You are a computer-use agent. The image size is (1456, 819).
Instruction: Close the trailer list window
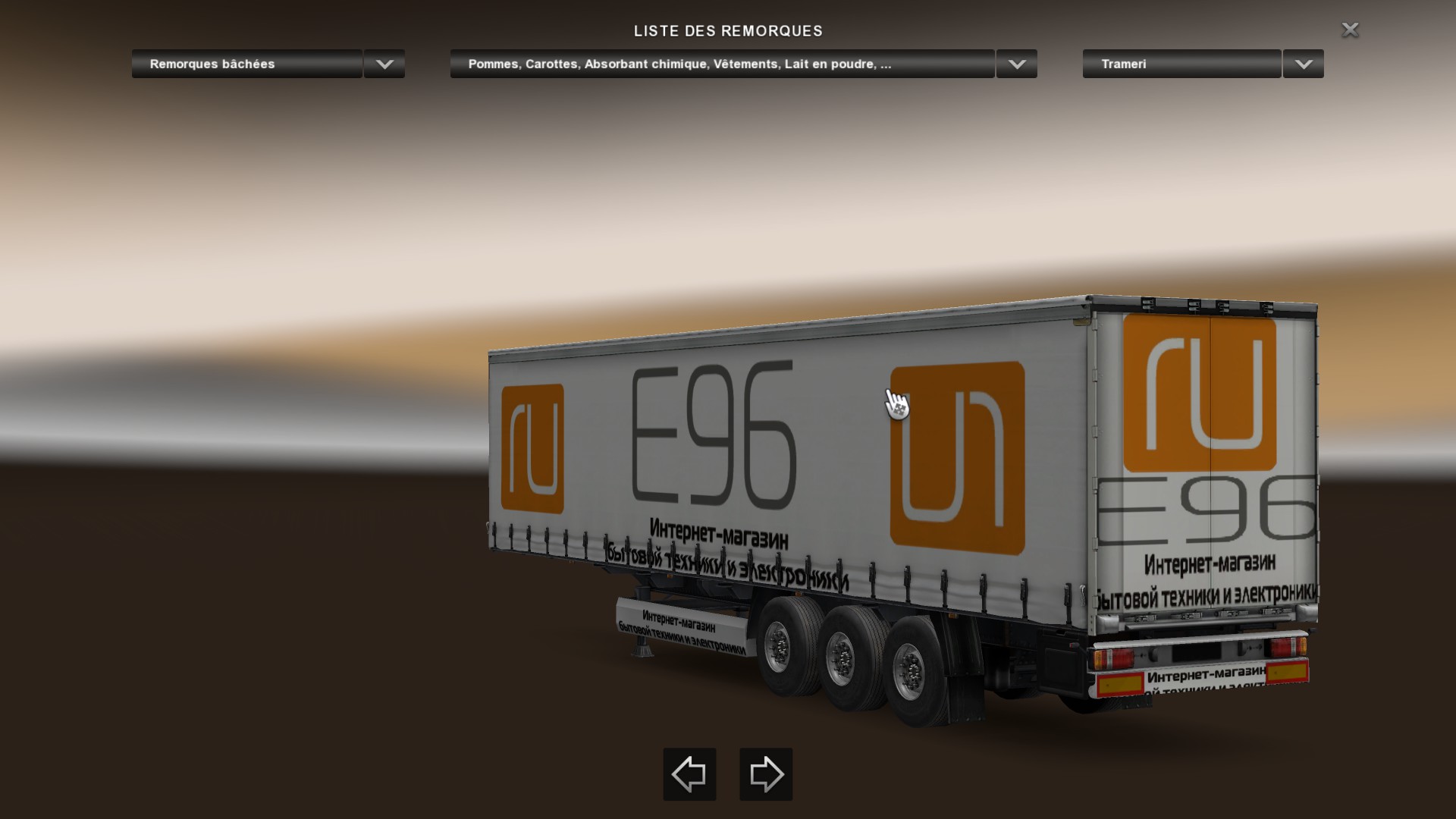[x=1351, y=30]
